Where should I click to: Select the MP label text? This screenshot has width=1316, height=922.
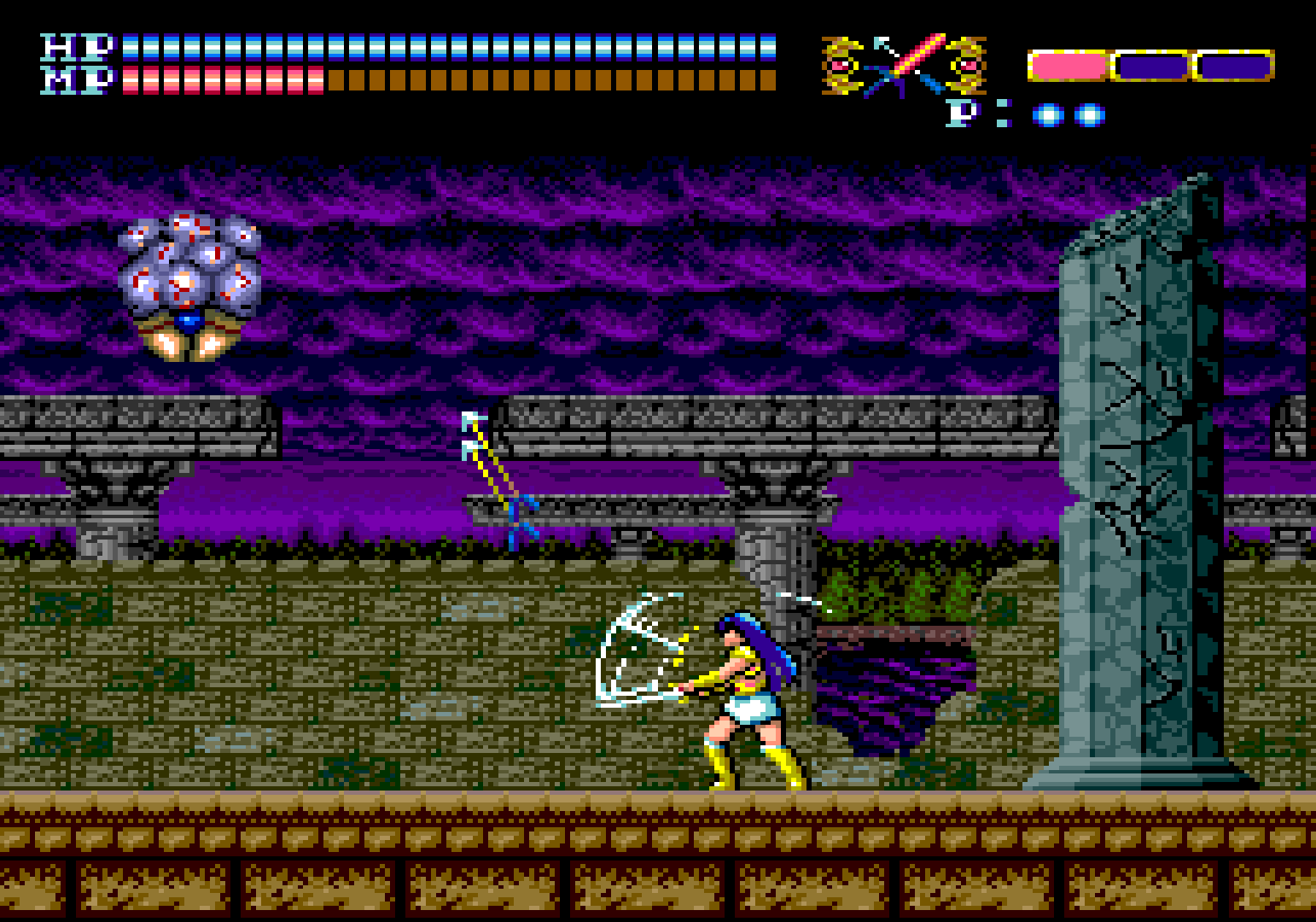(75, 79)
